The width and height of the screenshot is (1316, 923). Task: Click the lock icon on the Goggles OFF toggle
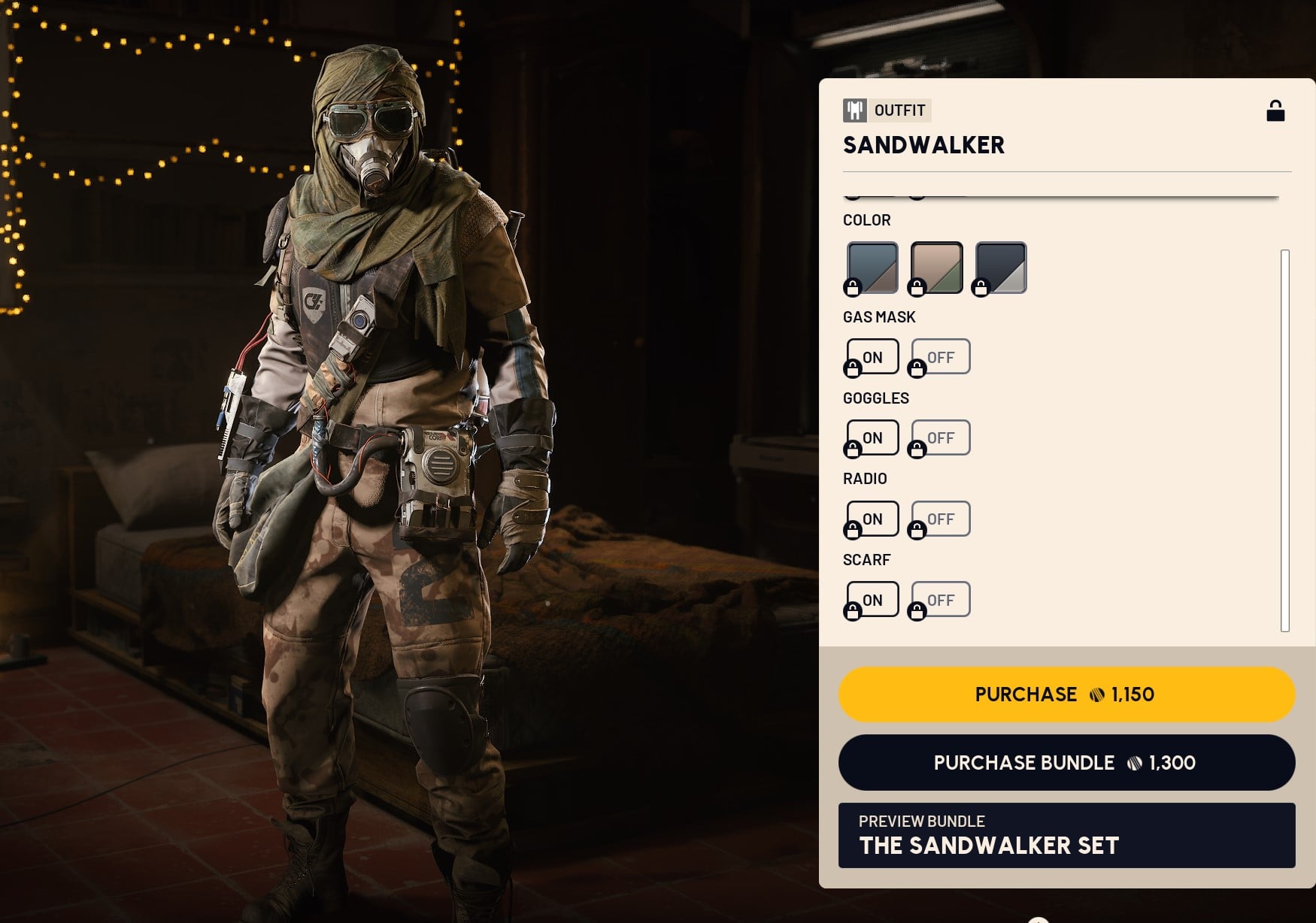click(918, 449)
